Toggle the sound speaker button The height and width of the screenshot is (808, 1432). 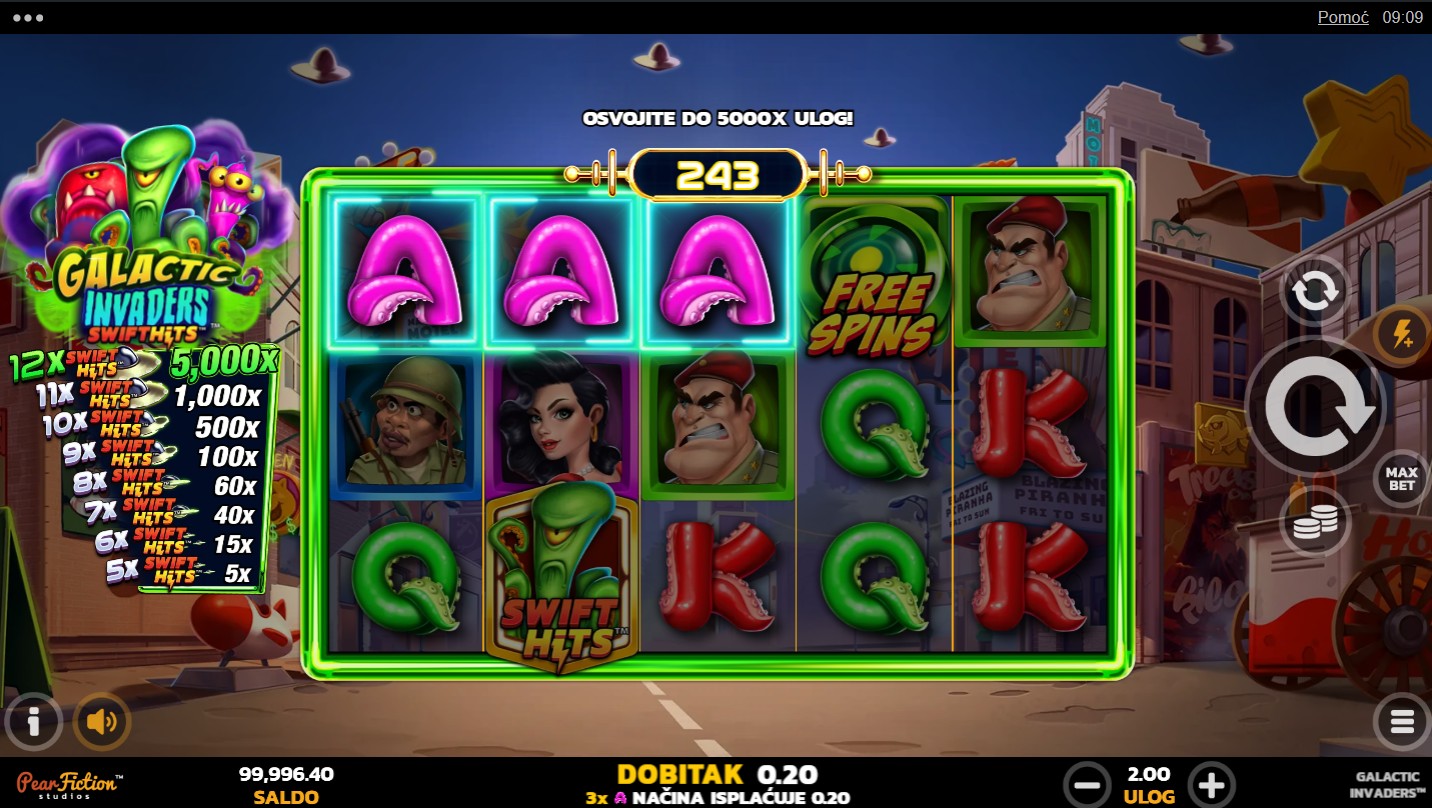(101, 721)
